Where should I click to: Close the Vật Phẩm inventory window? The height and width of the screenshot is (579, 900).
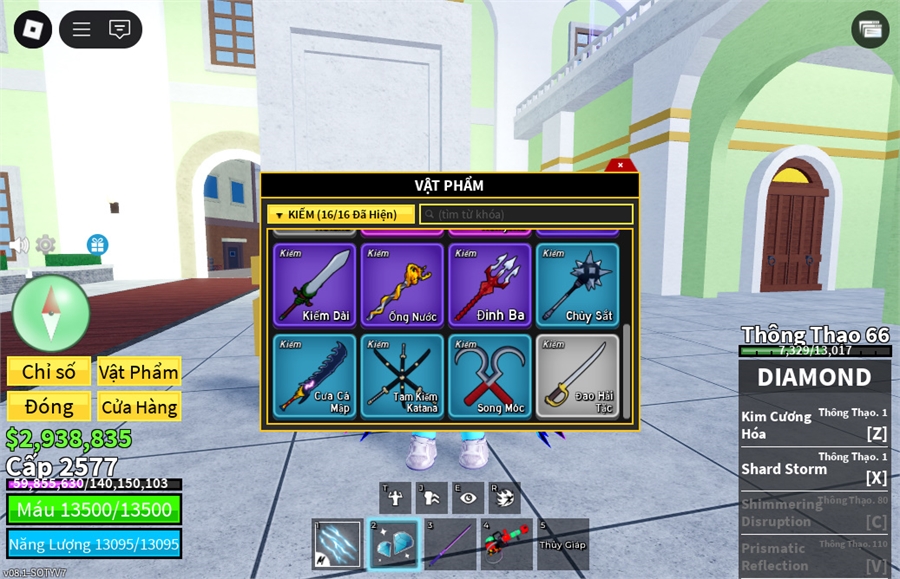coord(620,165)
